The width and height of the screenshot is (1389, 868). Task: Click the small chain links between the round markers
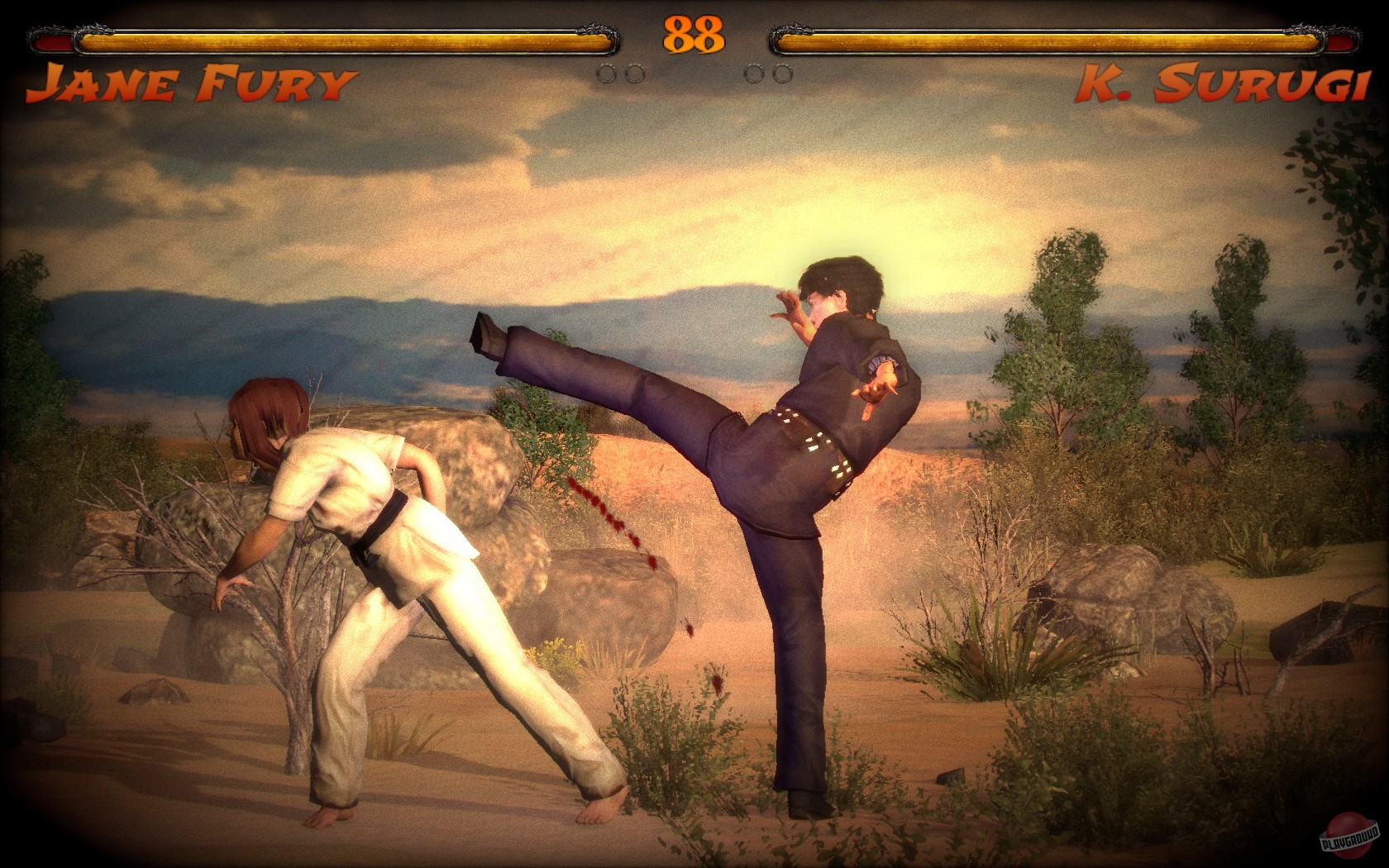[x=694, y=74]
